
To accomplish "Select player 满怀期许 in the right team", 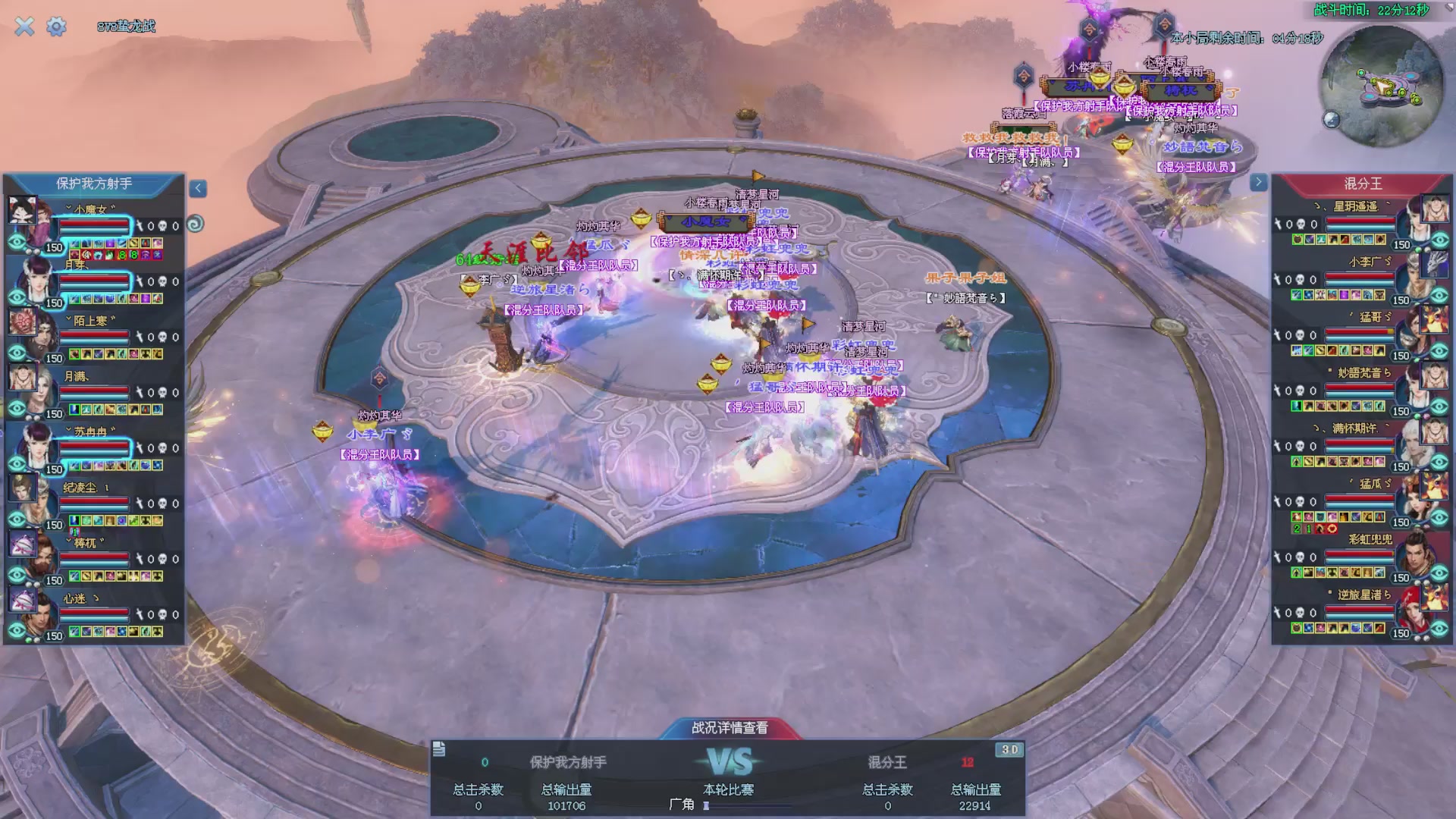I will 1354,429.
